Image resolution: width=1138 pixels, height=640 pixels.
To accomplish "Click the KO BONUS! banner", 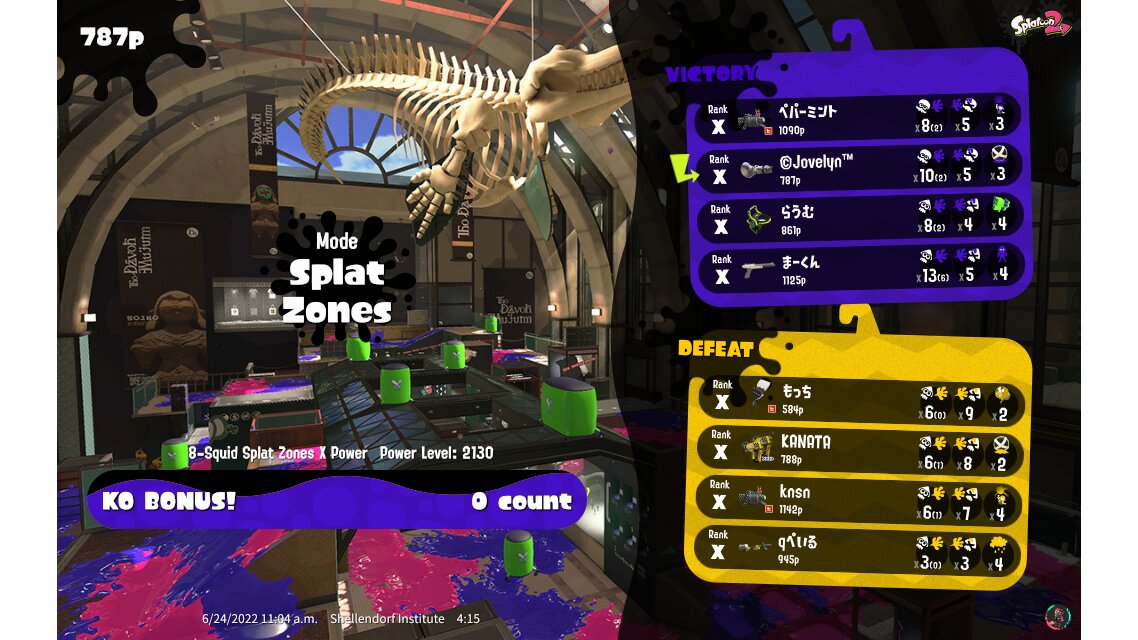I will (336, 500).
